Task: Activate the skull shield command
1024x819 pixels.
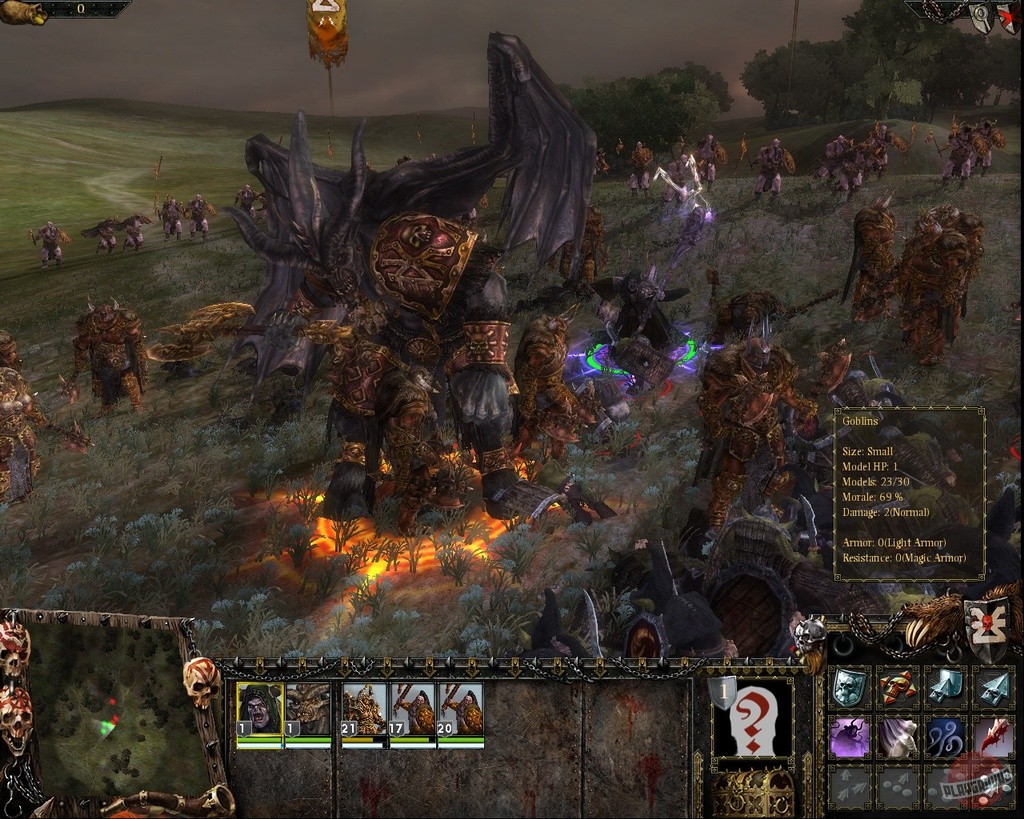Action: tap(849, 687)
